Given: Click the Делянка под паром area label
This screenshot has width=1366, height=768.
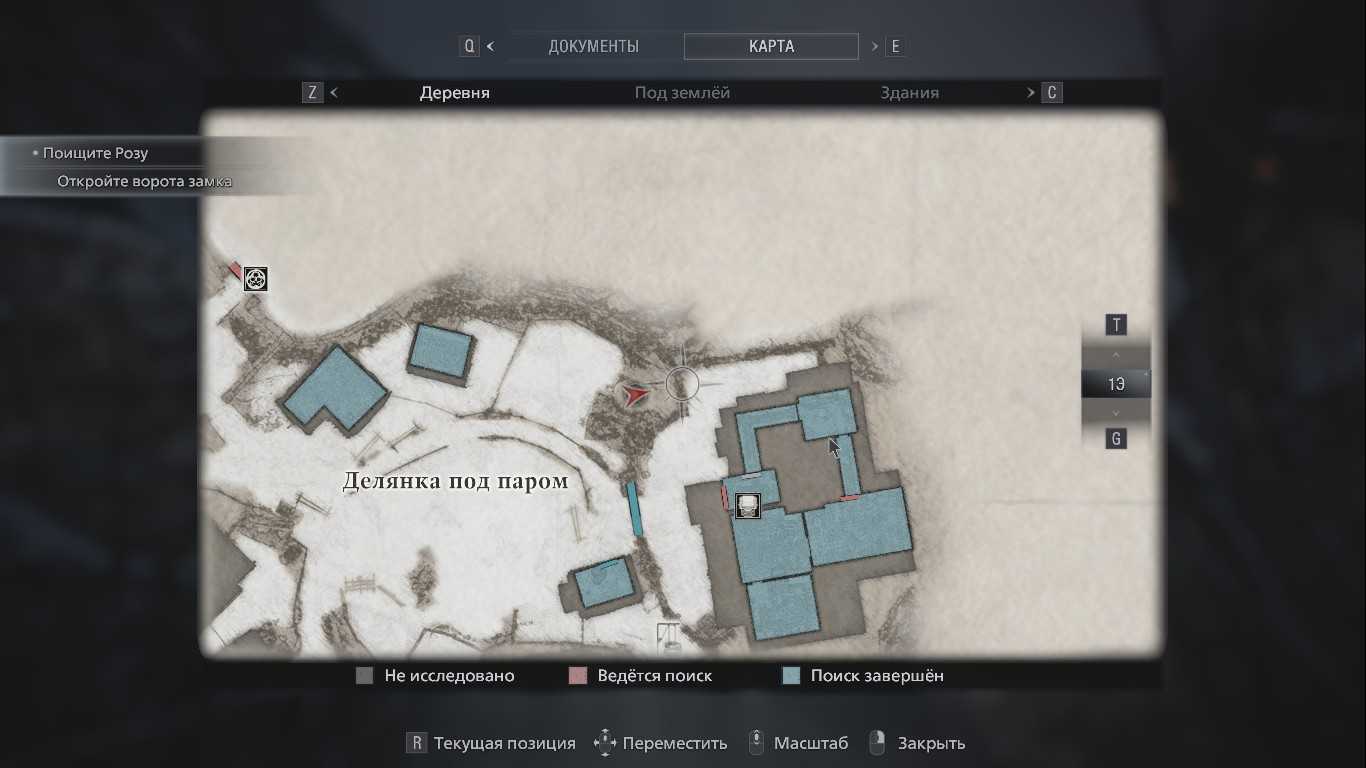Looking at the screenshot, I should pyautogui.click(x=455, y=481).
